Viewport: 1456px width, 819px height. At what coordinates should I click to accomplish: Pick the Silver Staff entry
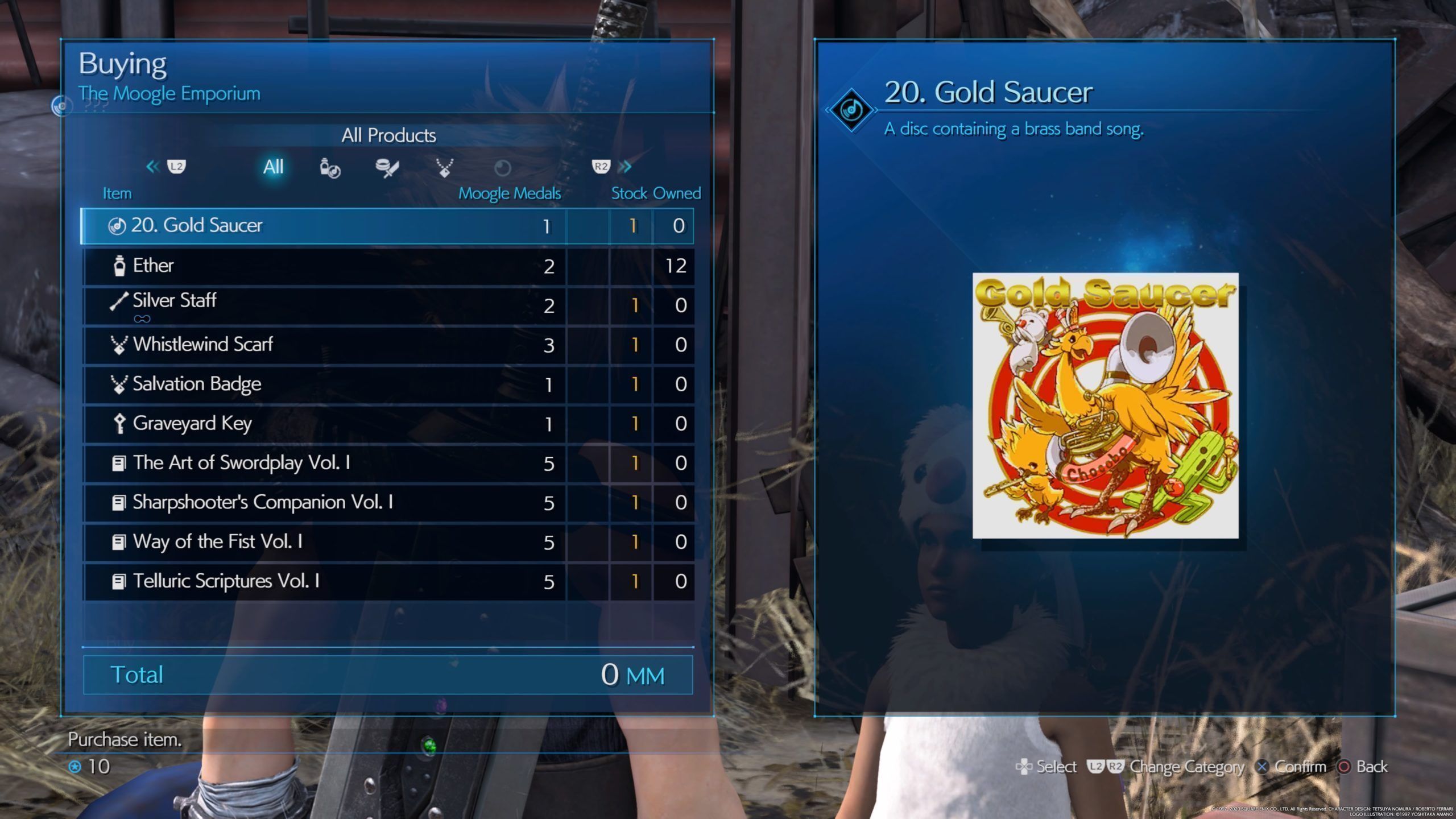[x=387, y=305]
